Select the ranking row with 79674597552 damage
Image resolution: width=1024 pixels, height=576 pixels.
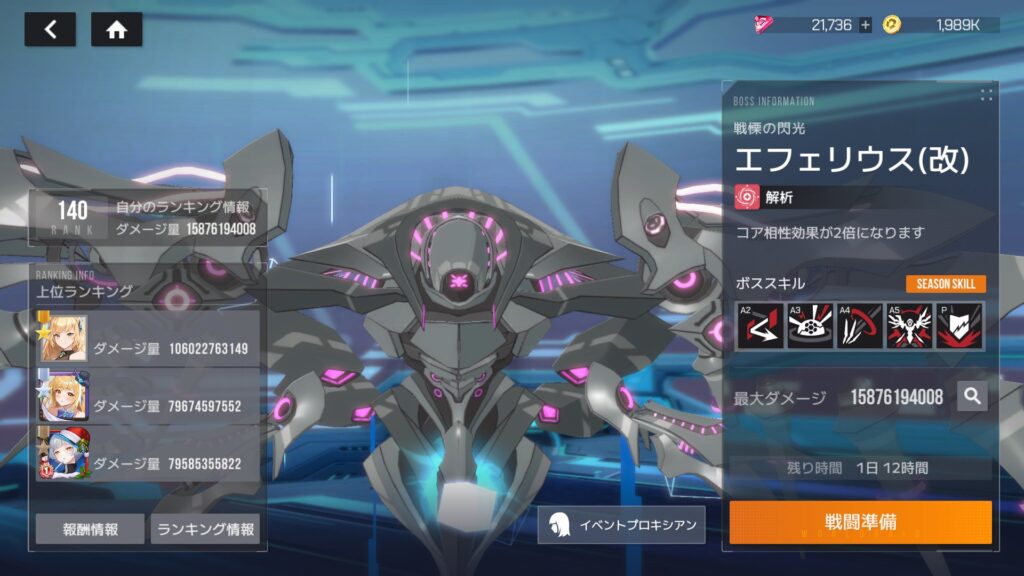point(148,398)
